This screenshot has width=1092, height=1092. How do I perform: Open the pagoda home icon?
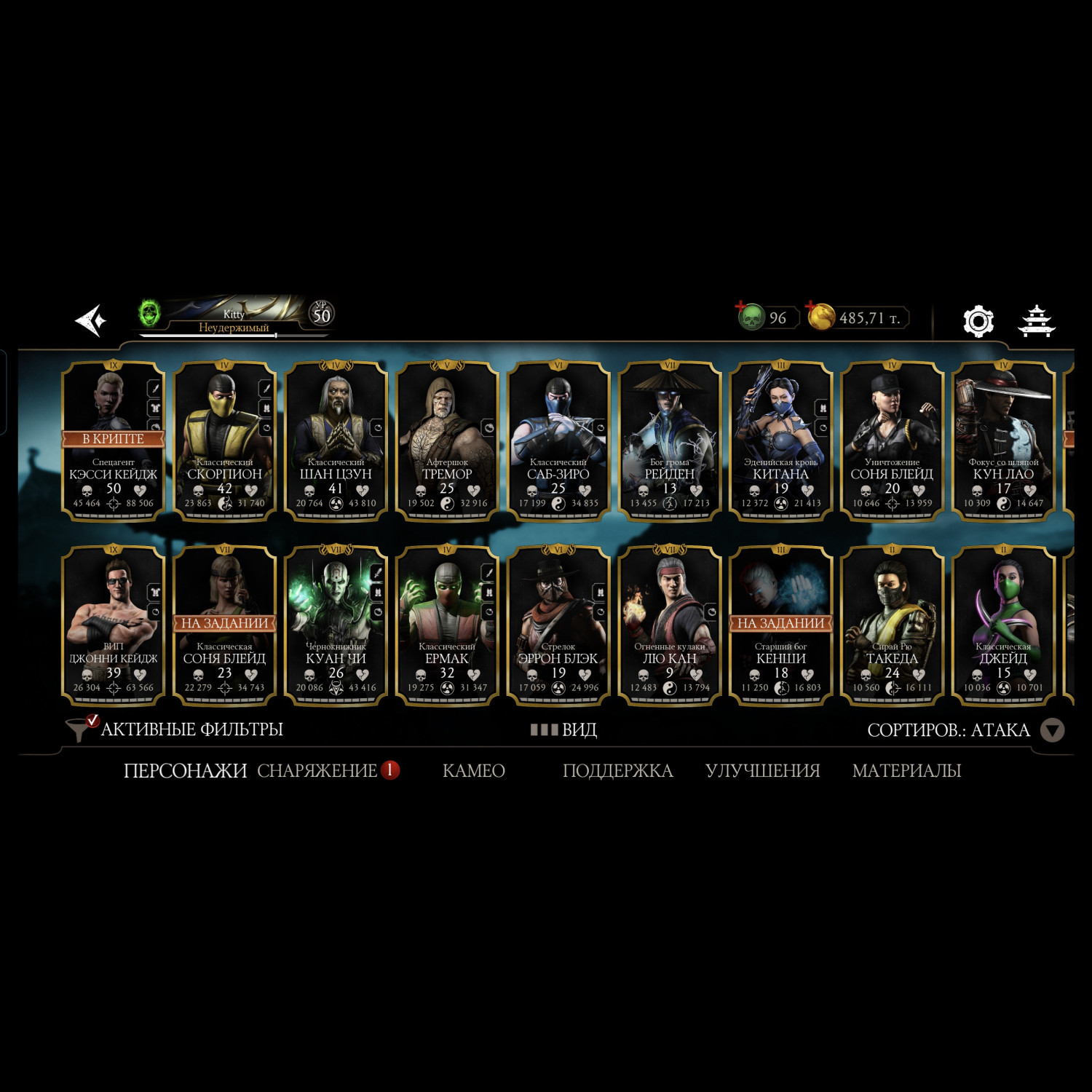click(x=1036, y=320)
